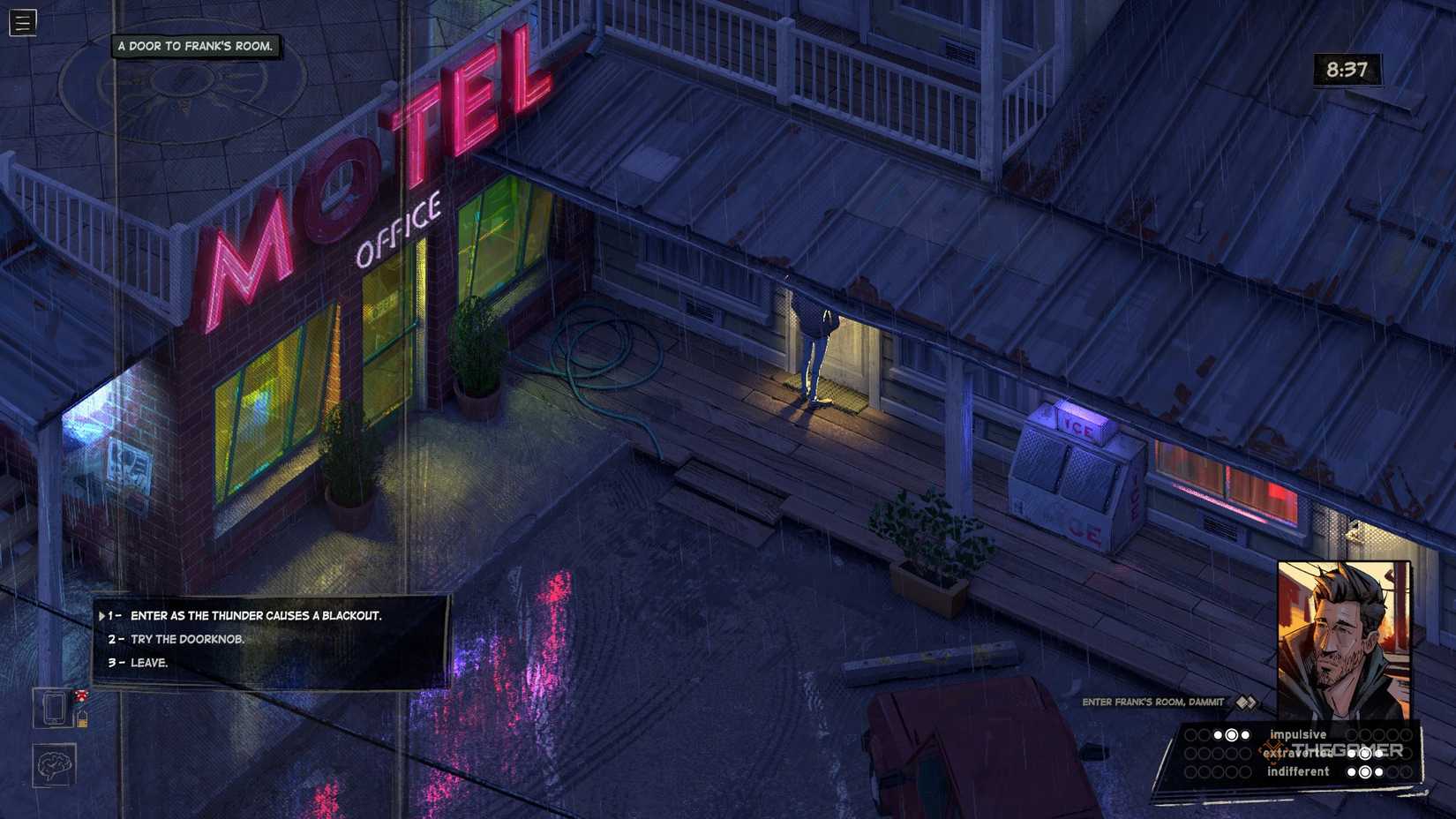Click the right diamond arrow beside the objective
1456x819 pixels.
1251,703
